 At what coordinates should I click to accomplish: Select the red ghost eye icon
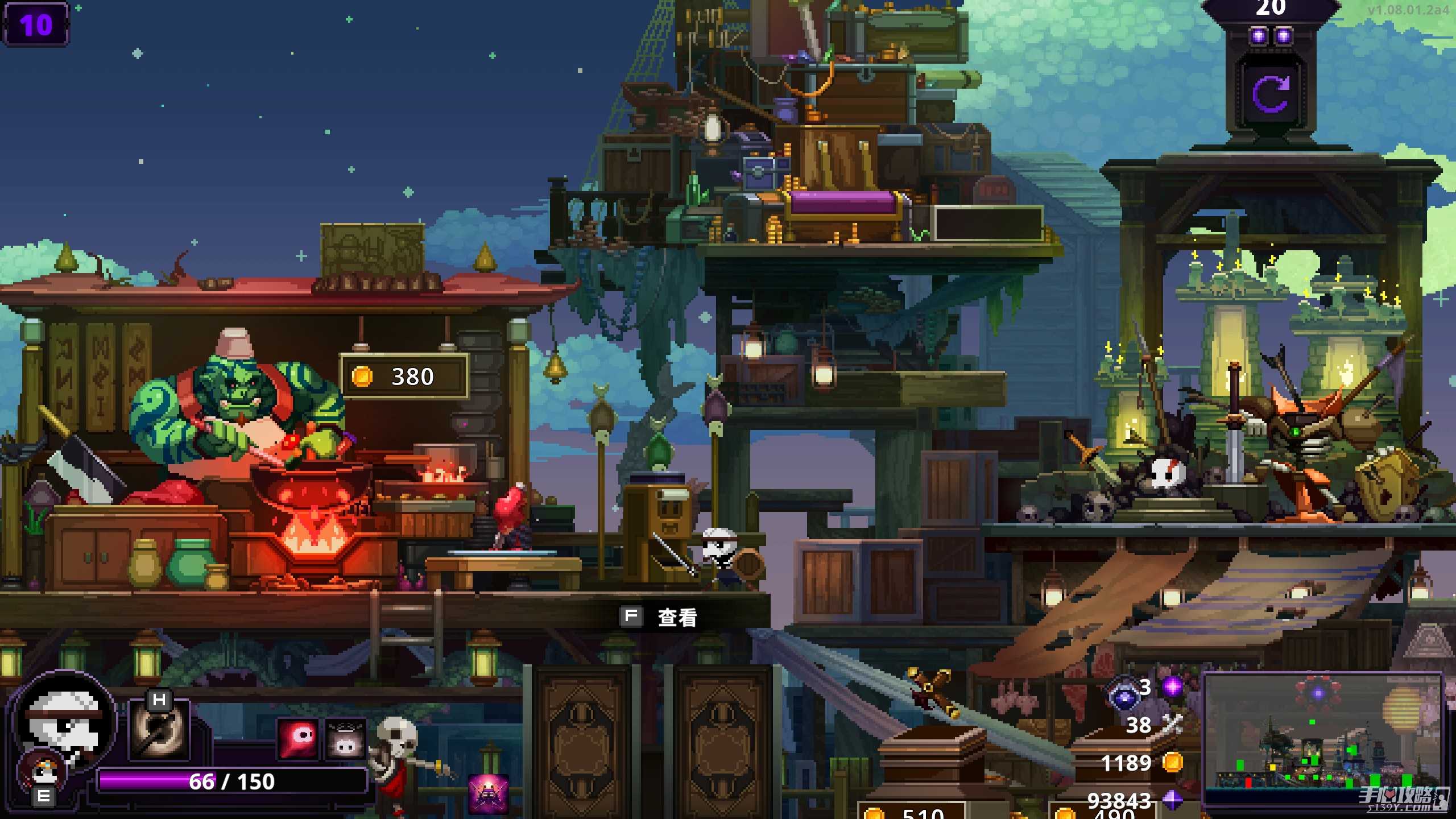click(x=299, y=739)
